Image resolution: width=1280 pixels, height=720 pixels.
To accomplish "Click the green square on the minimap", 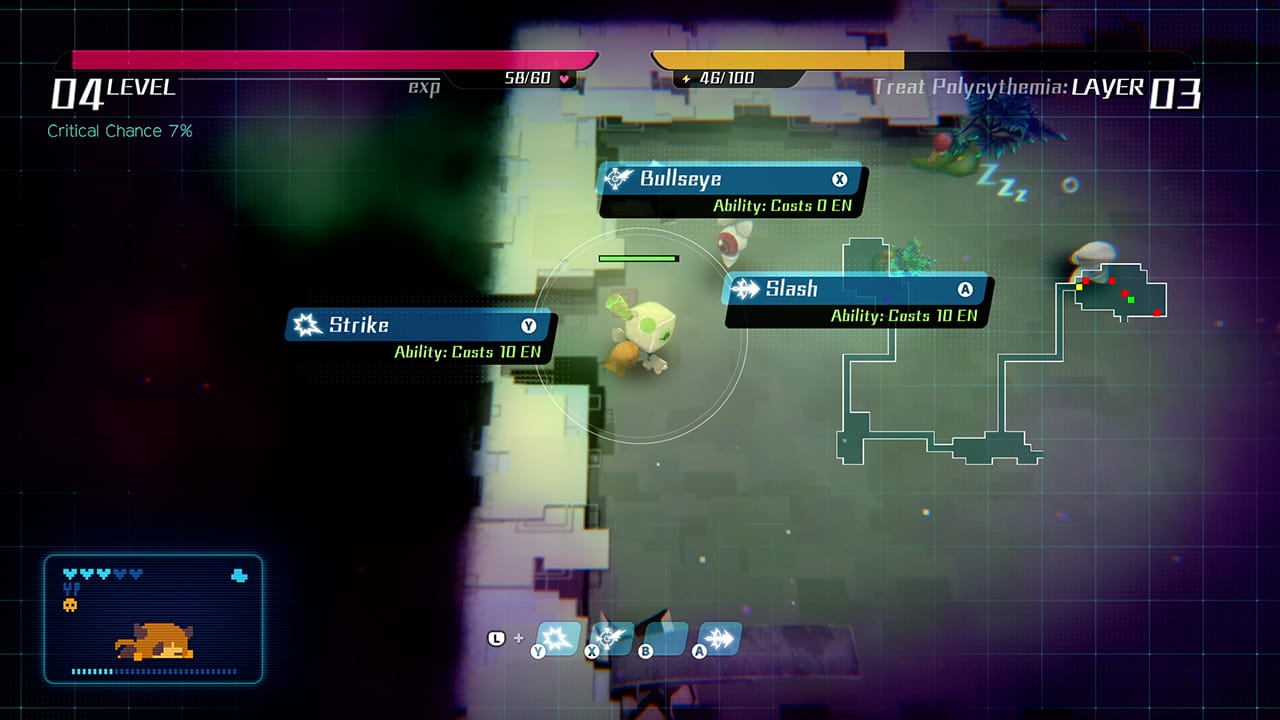I will (x=1131, y=300).
